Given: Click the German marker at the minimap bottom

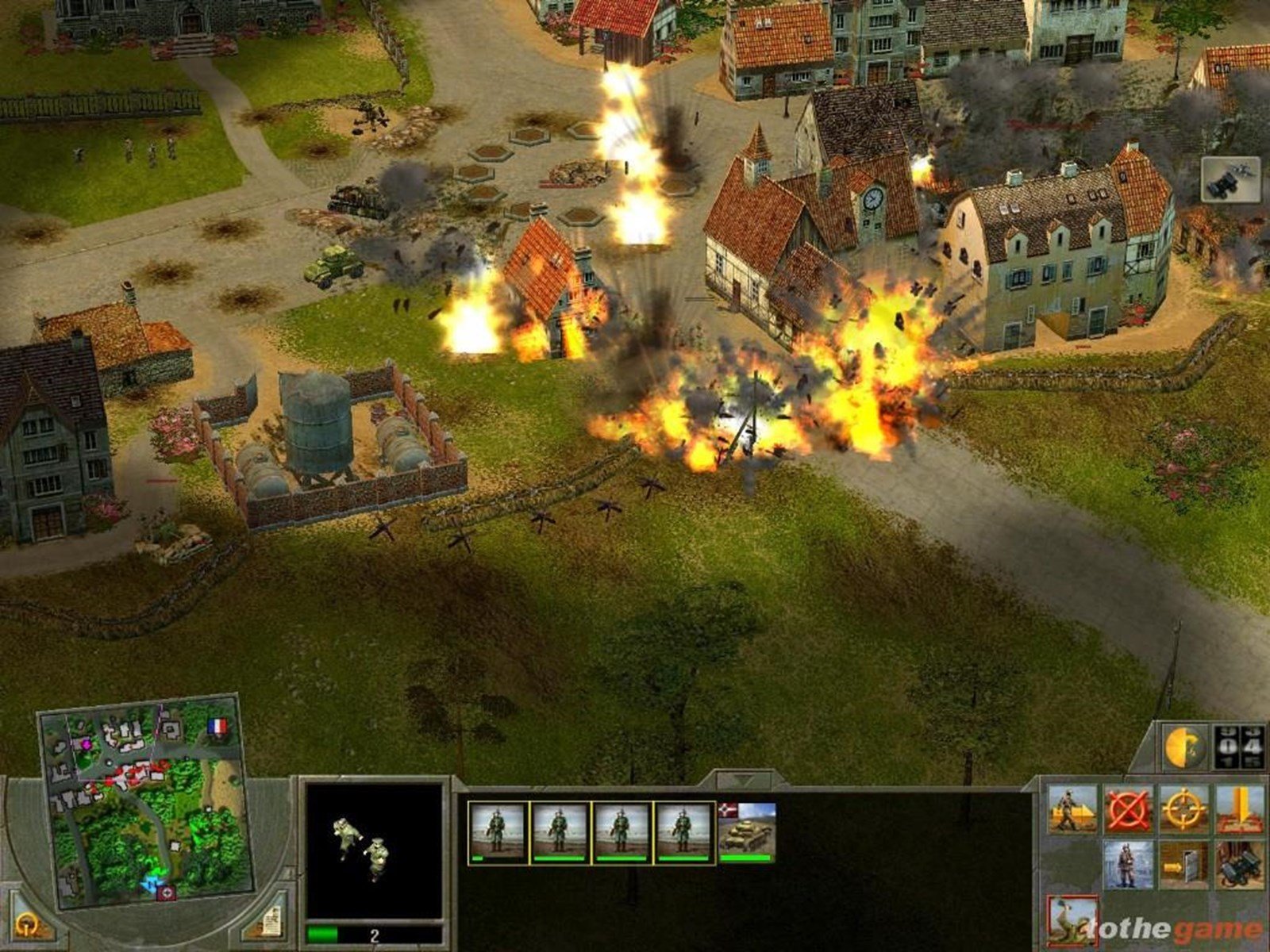Looking at the screenshot, I should pyautogui.click(x=166, y=893).
